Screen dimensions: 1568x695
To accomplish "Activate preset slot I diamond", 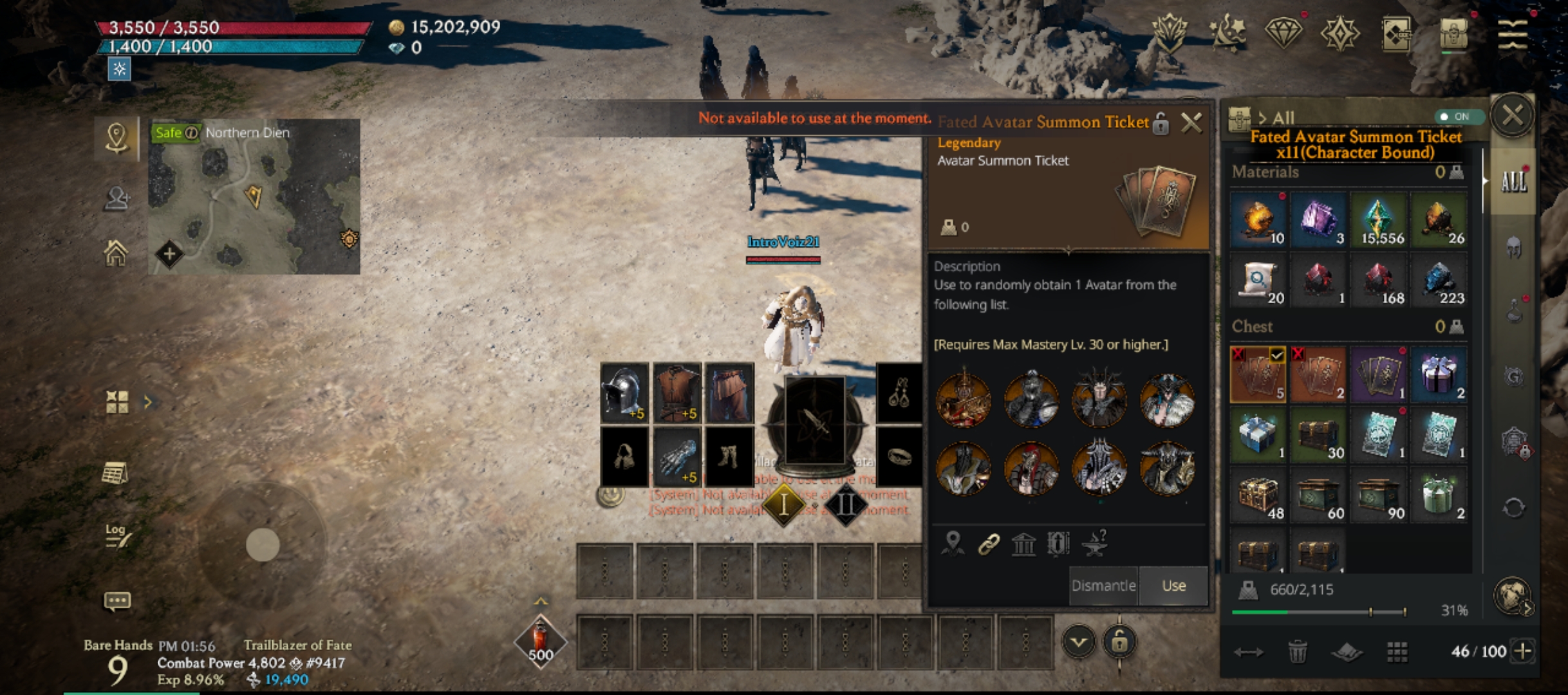I will click(x=783, y=505).
